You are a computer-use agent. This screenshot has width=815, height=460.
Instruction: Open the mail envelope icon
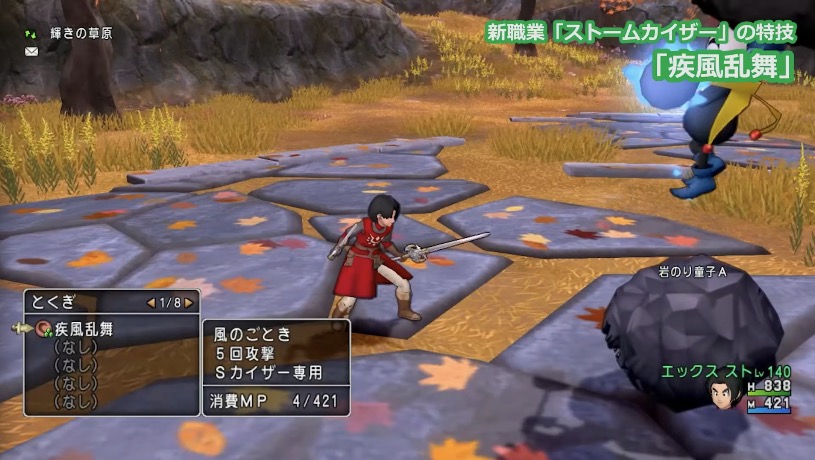pyautogui.click(x=32, y=51)
